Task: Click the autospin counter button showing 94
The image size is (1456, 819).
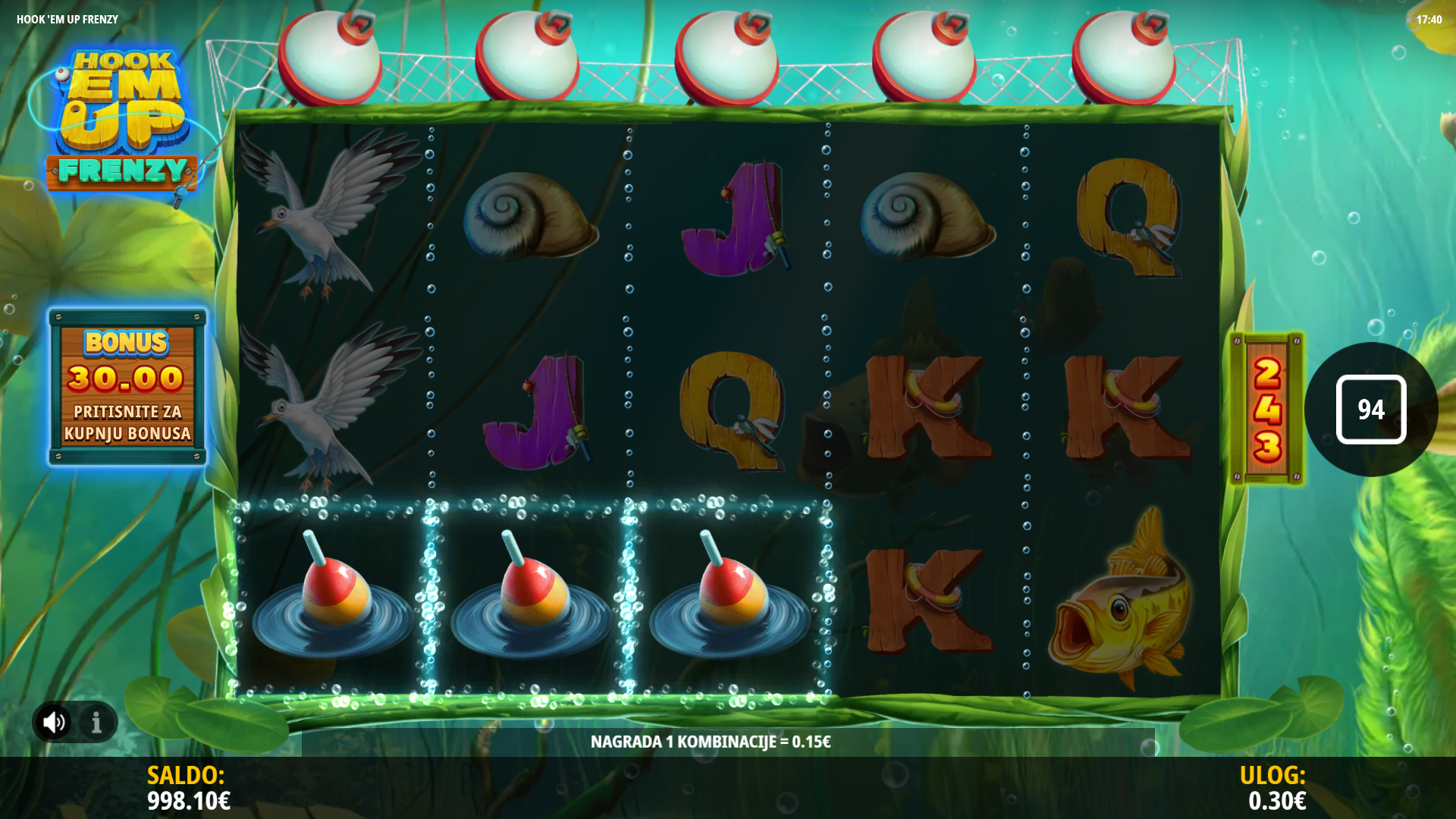Action: [1370, 409]
